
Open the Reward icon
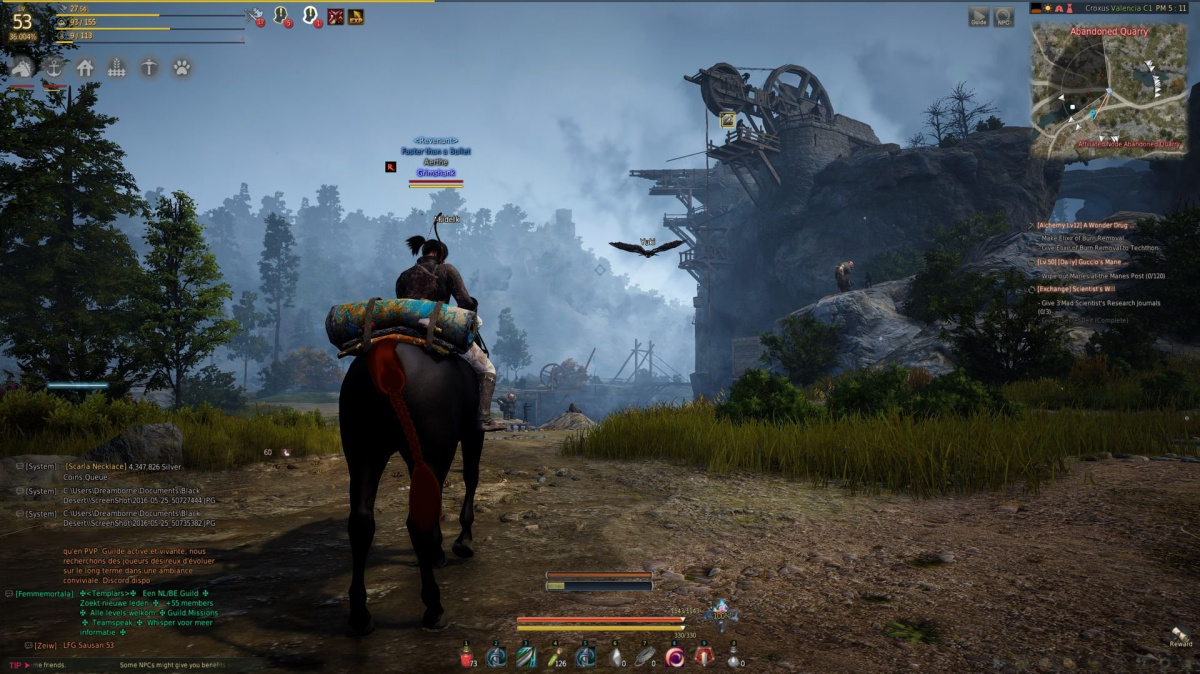pos(1180,636)
